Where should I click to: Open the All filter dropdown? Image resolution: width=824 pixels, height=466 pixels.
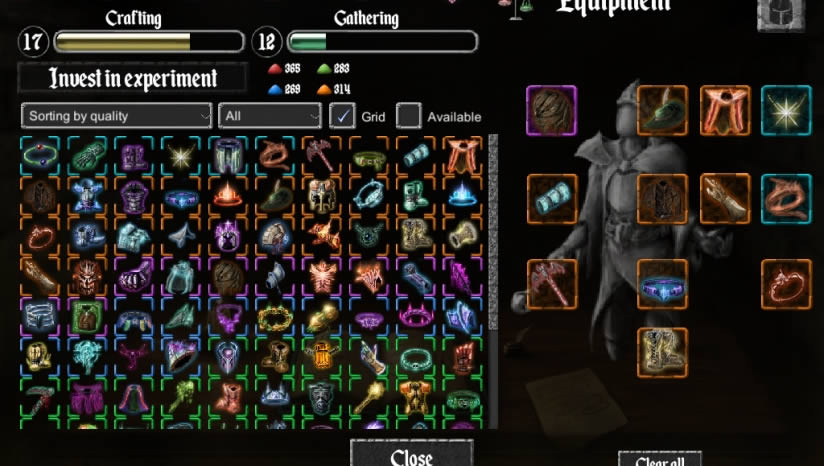click(269, 116)
